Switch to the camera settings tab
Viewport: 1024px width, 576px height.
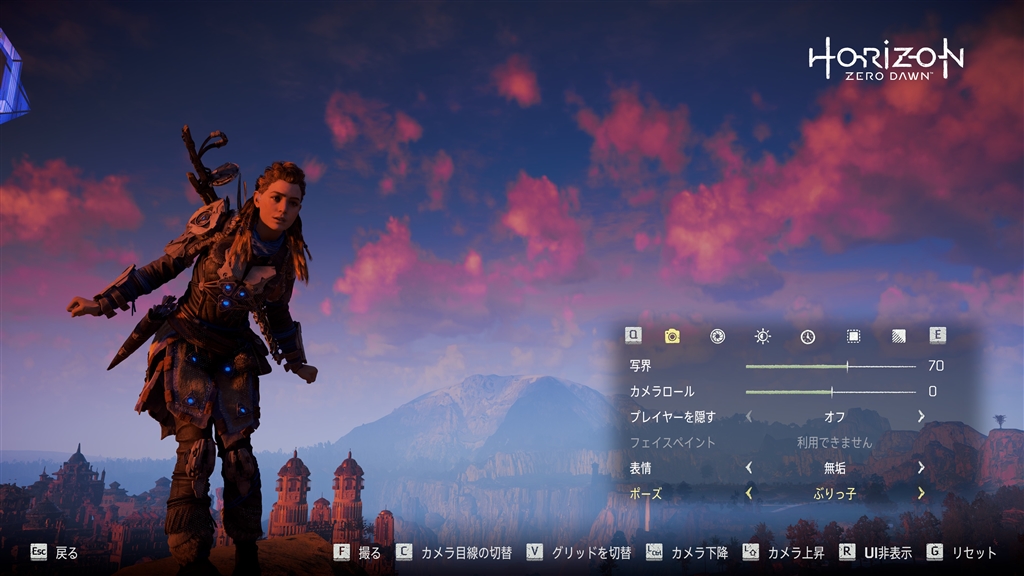point(672,336)
